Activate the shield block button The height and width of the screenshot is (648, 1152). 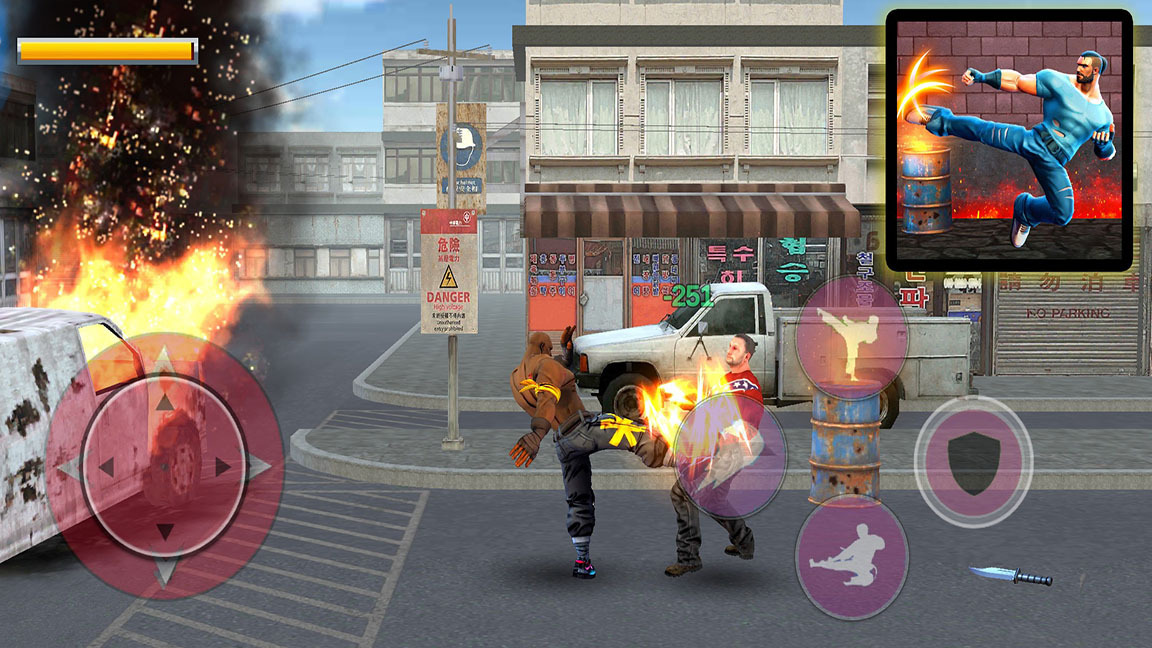[x=973, y=462]
